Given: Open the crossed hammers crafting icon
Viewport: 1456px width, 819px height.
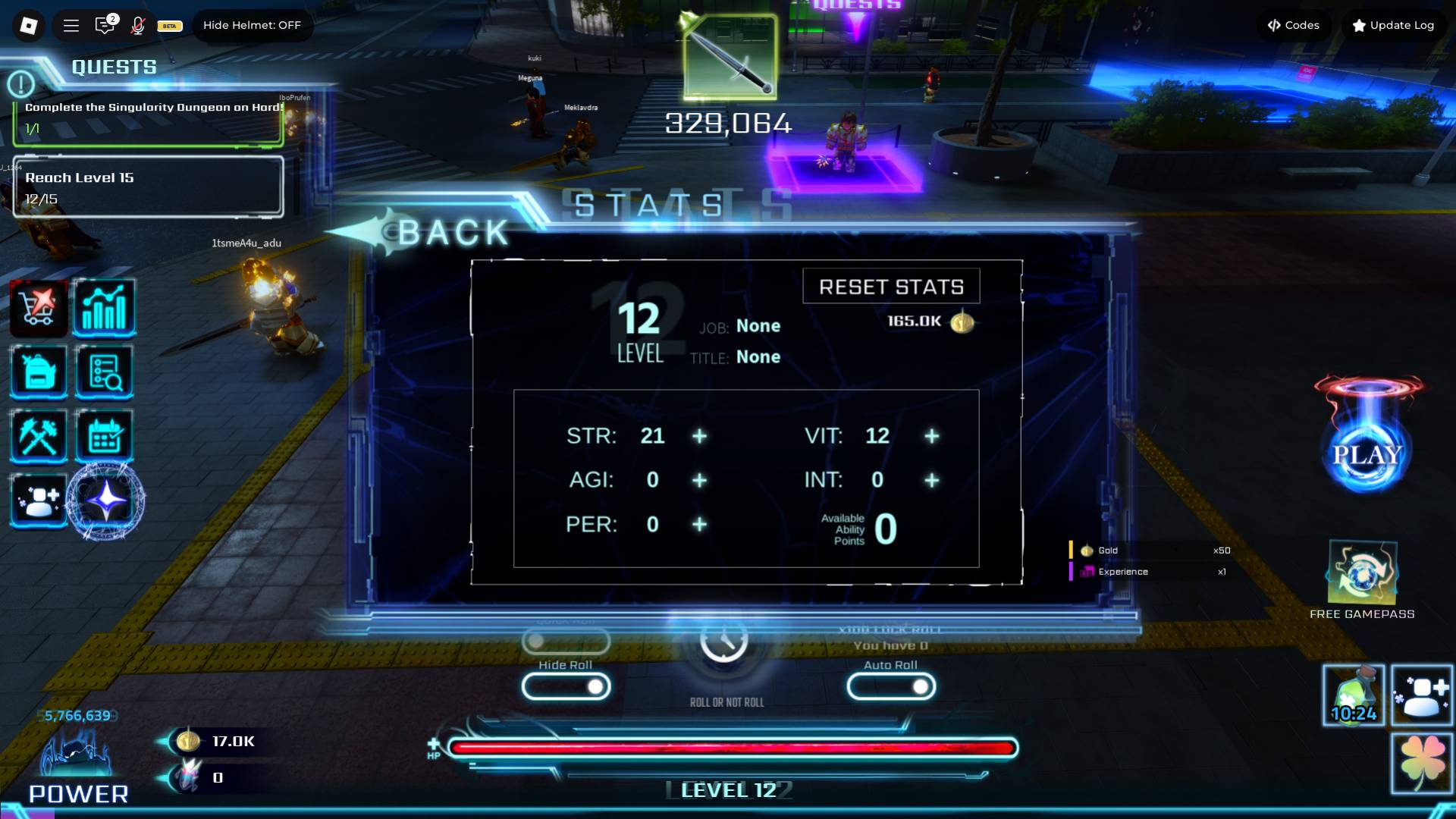Looking at the screenshot, I should pos(39,436).
